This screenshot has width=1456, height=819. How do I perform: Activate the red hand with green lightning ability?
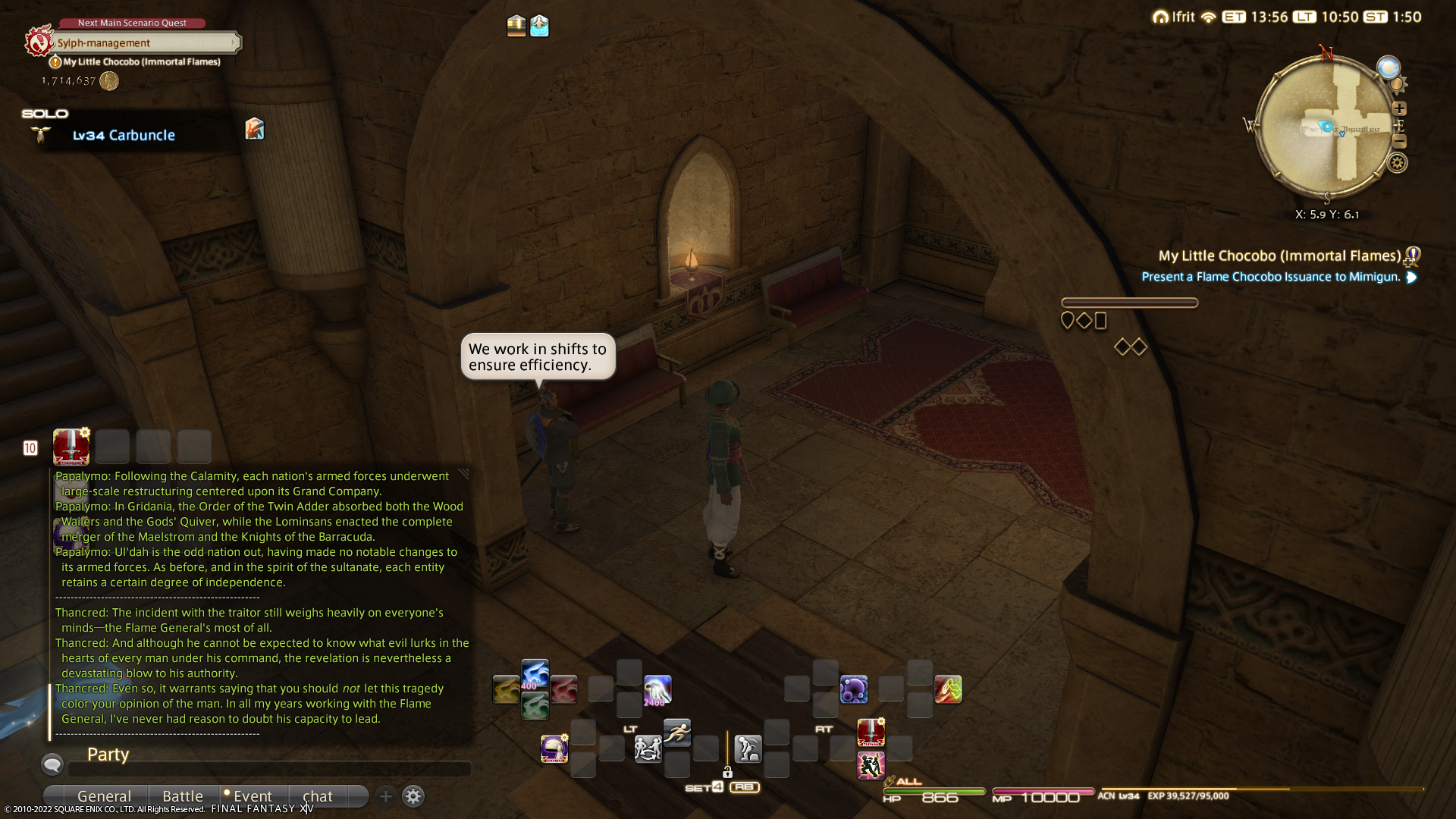[x=948, y=689]
